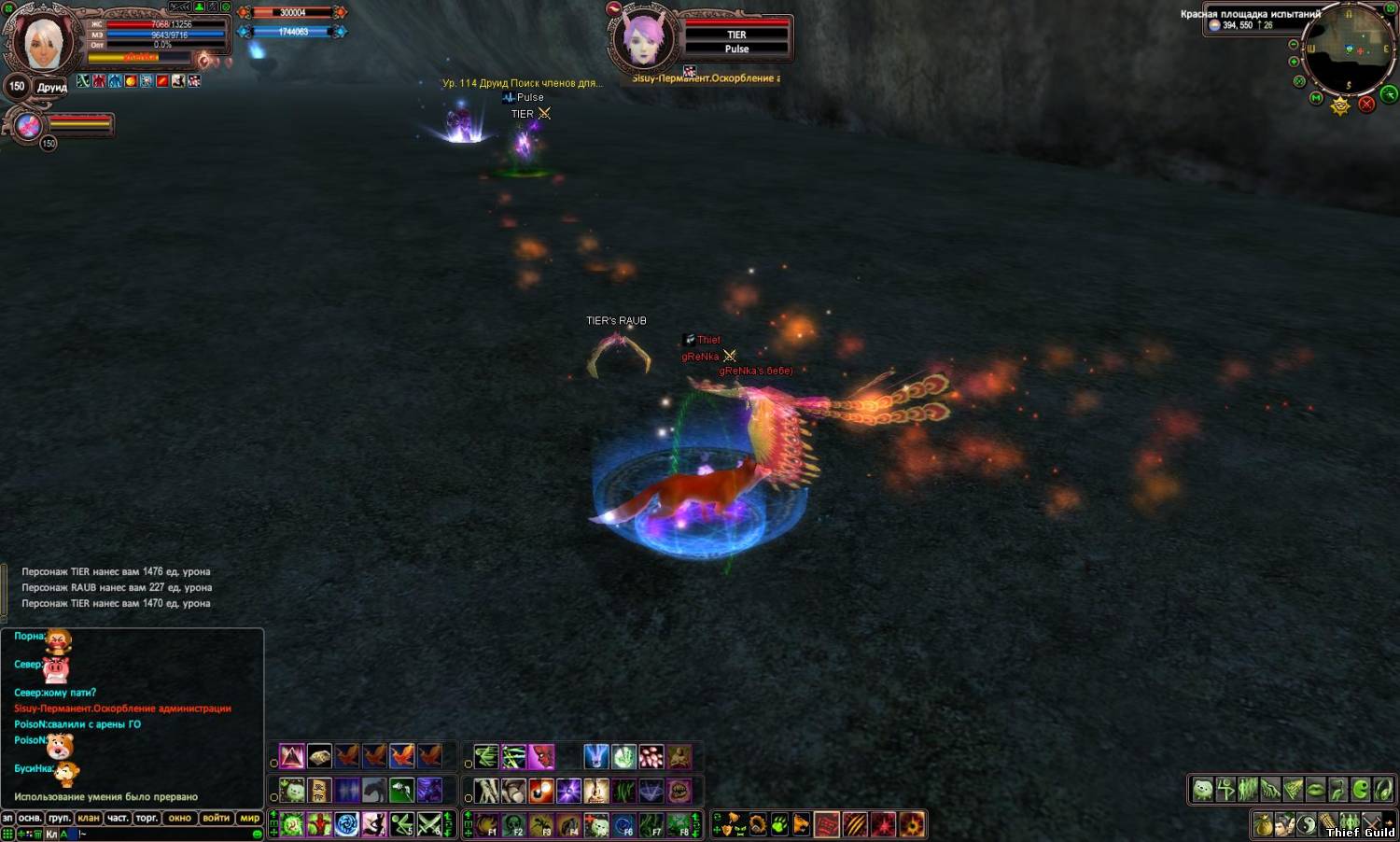Click the red crossed-swords button under the minimap
The width and height of the screenshot is (1400, 842).
tap(1366, 104)
